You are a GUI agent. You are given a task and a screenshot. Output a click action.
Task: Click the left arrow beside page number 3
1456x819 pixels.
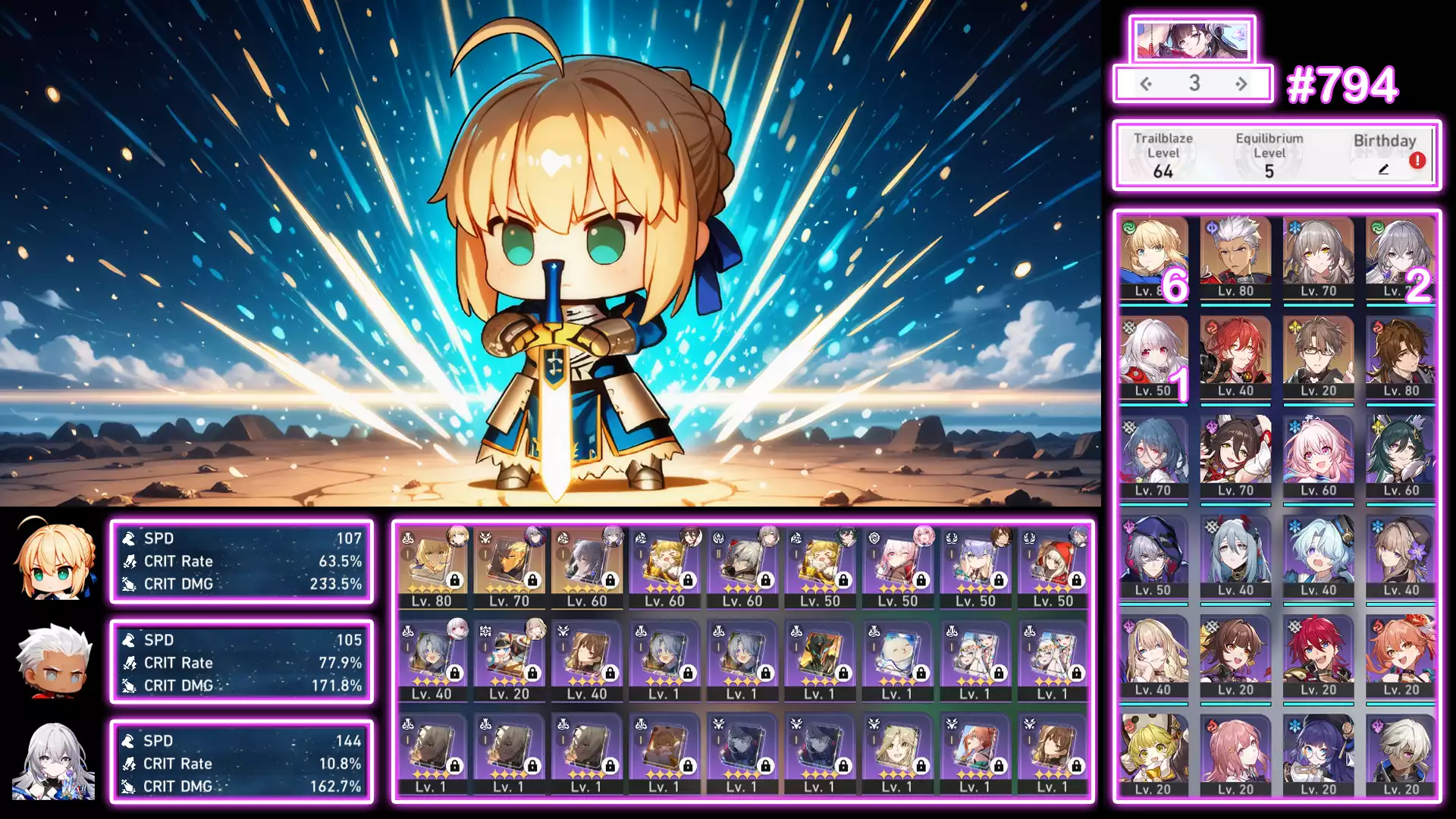pos(1146,83)
